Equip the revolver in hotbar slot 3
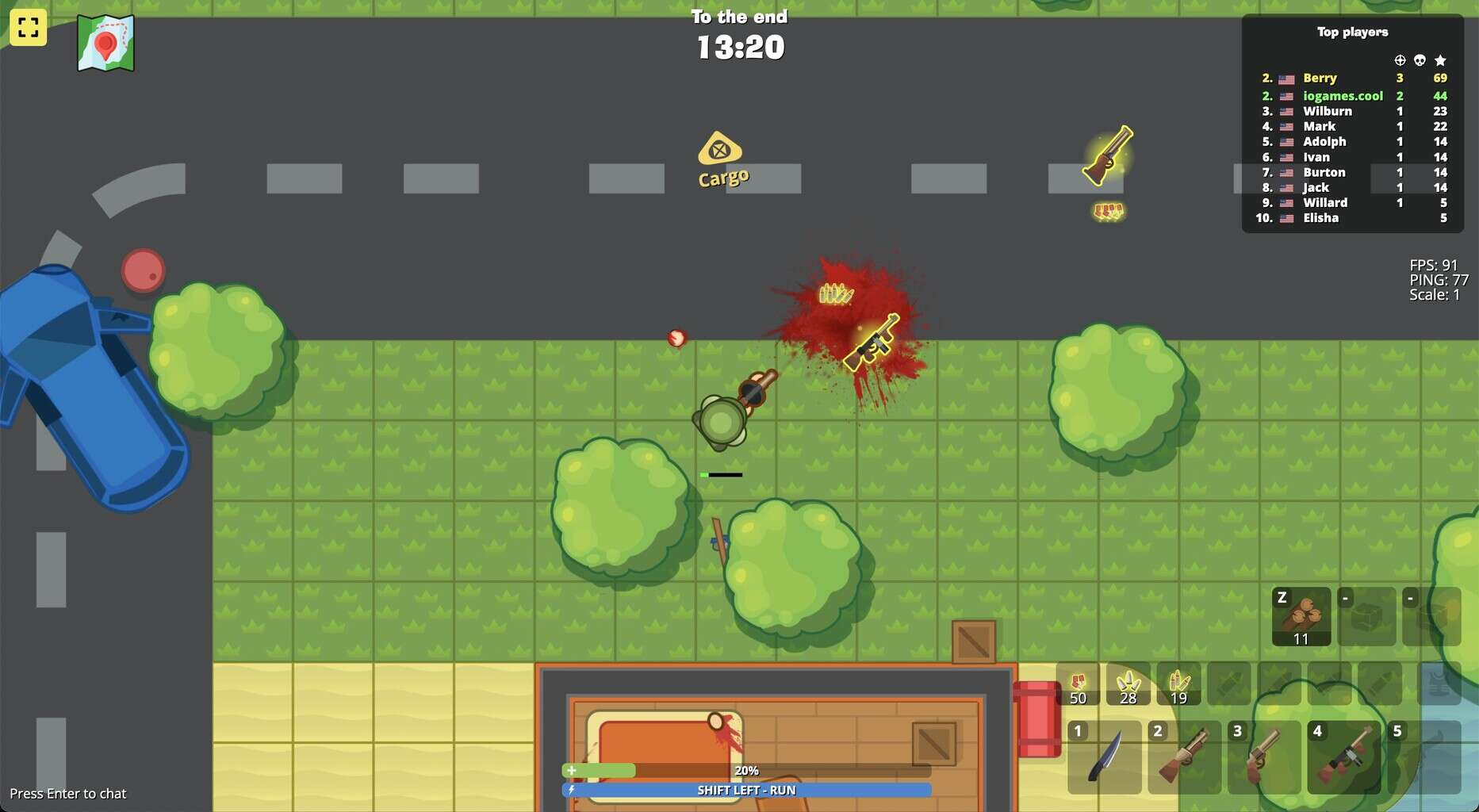Viewport: 1479px width, 812px height. pyautogui.click(x=1264, y=757)
